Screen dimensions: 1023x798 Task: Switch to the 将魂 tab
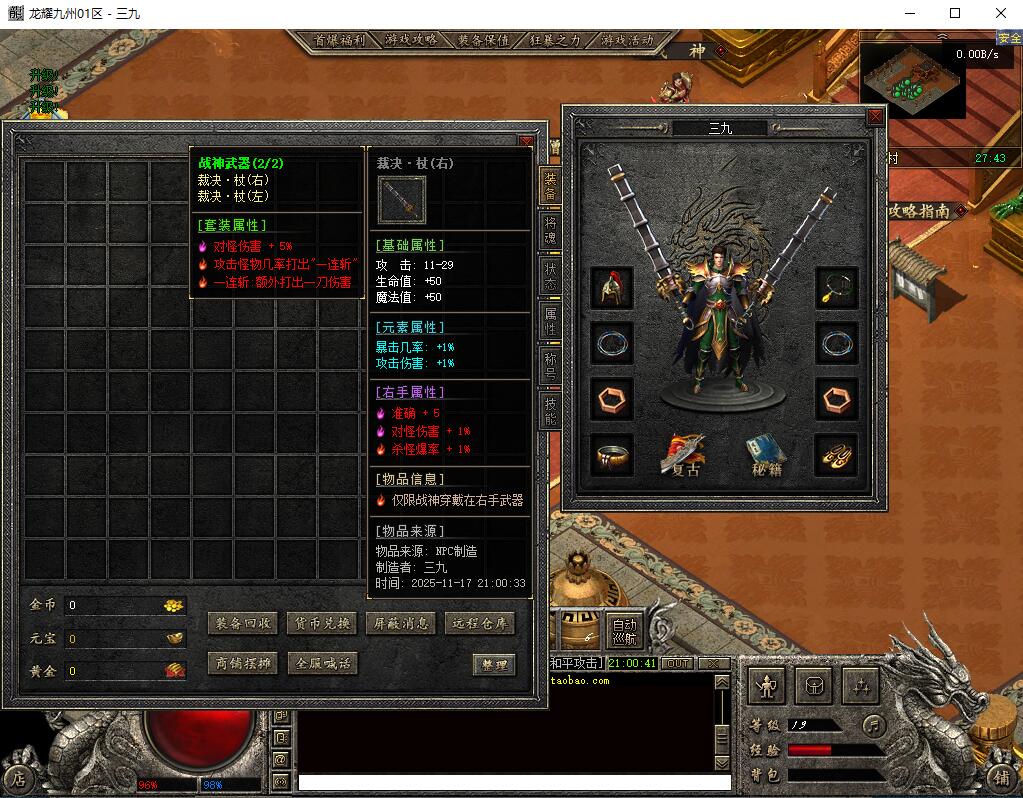point(550,231)
